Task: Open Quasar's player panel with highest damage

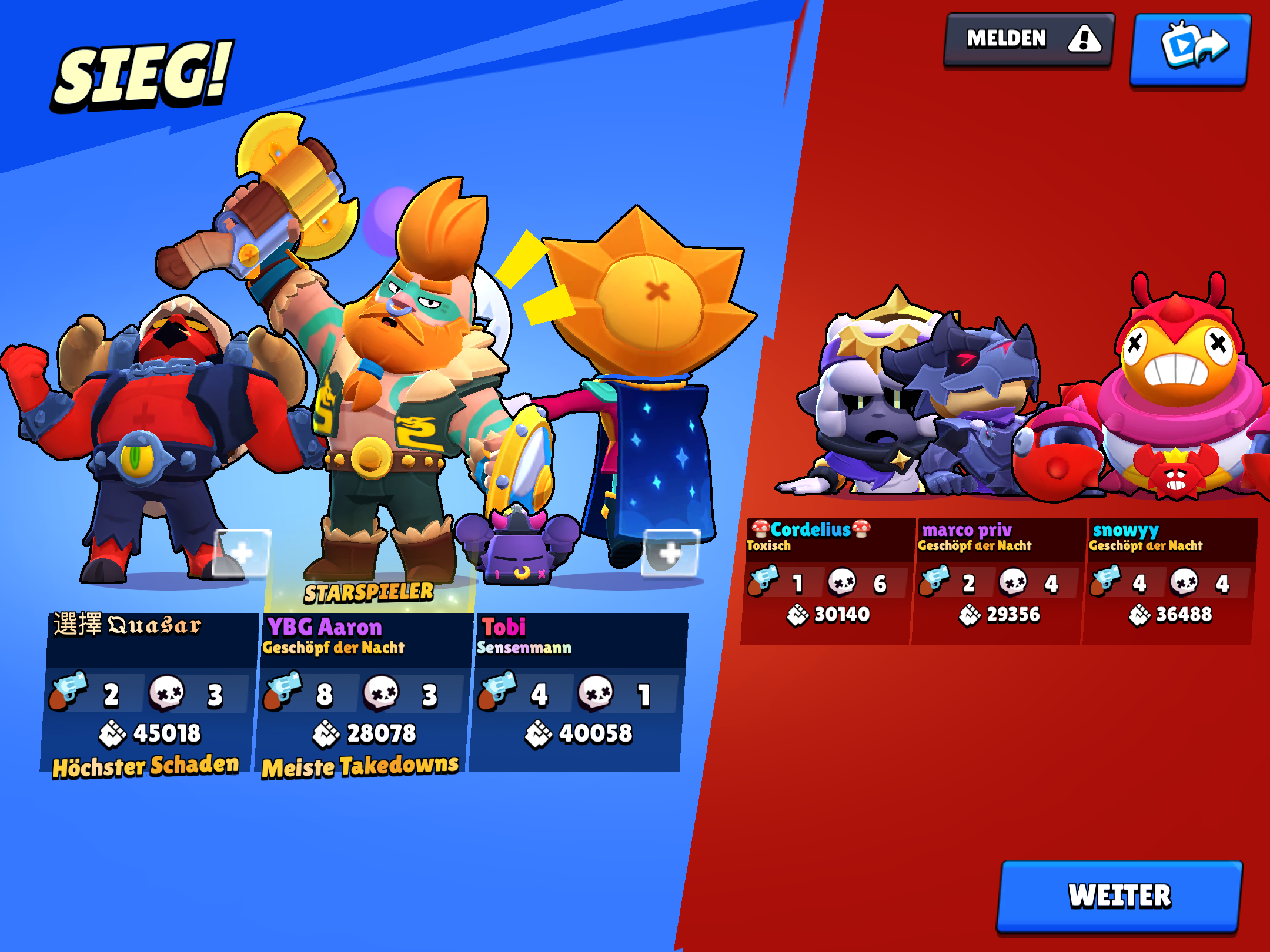Action: (x=150, y=693)
